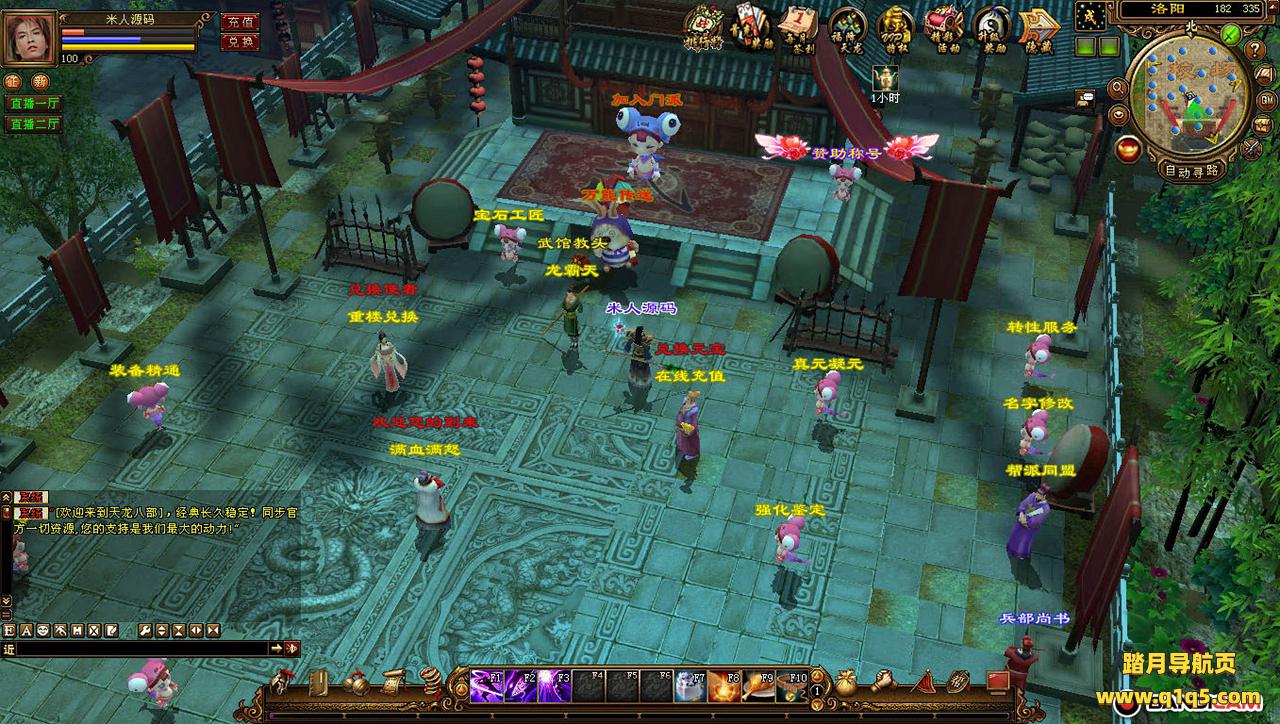Open the 兑换 exchange button
Viewport: 1280px width, 724px height.
pyautogui.click(x=239, y=42)
